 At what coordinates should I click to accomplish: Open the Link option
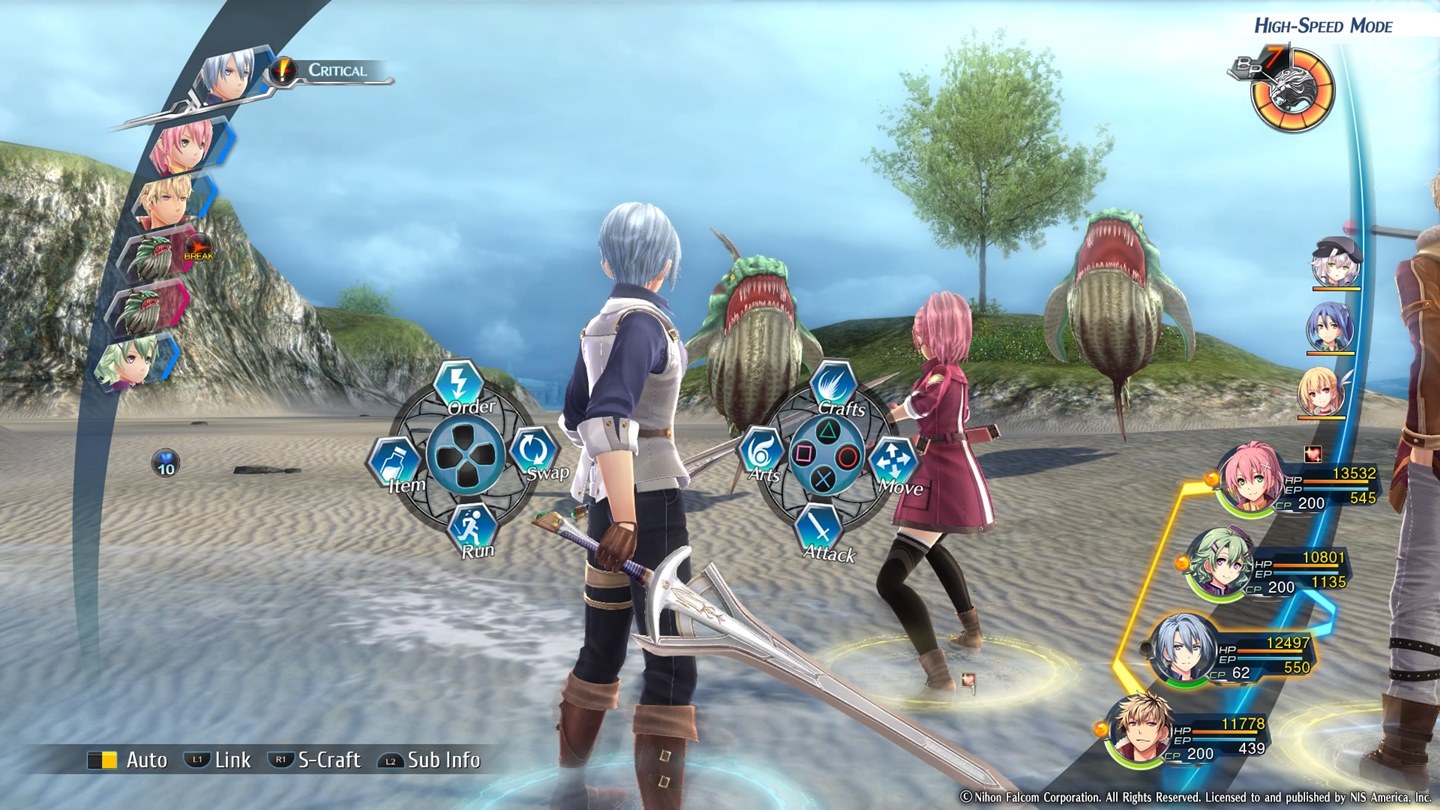[218, 760]
